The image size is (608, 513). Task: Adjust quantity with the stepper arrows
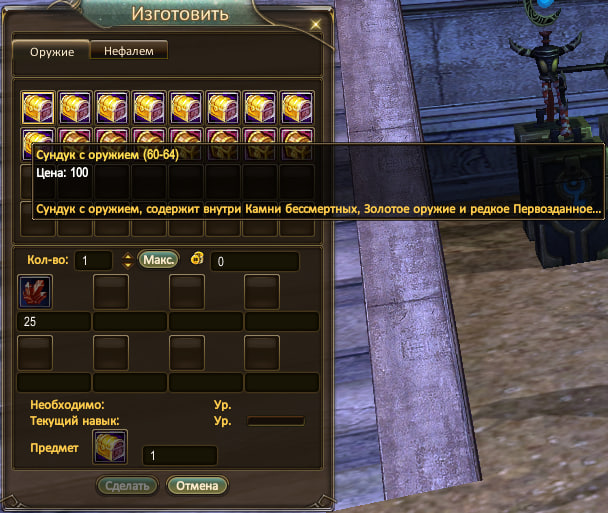pos(127,260)
